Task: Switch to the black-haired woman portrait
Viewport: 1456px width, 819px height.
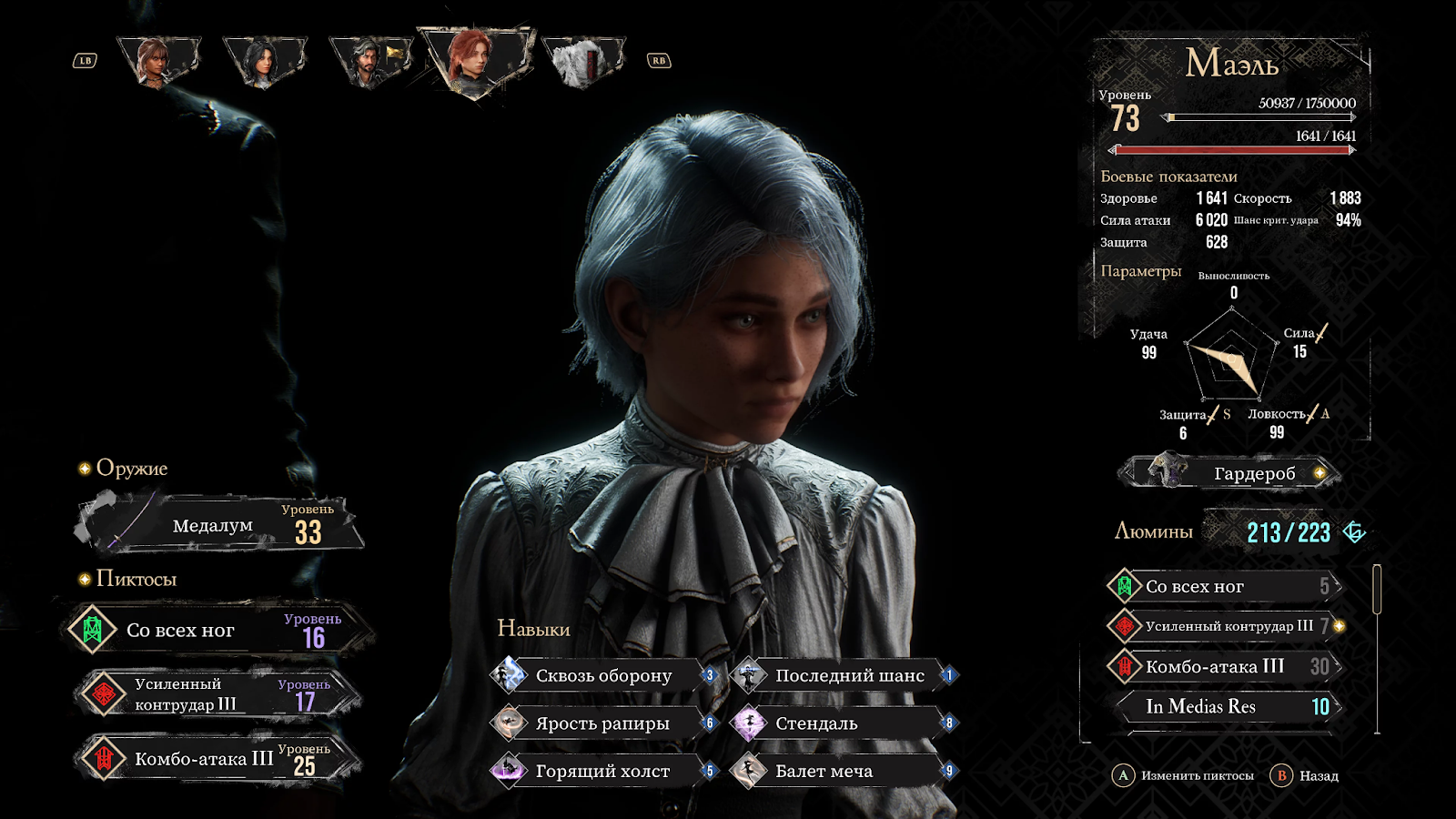Action: 263,62
